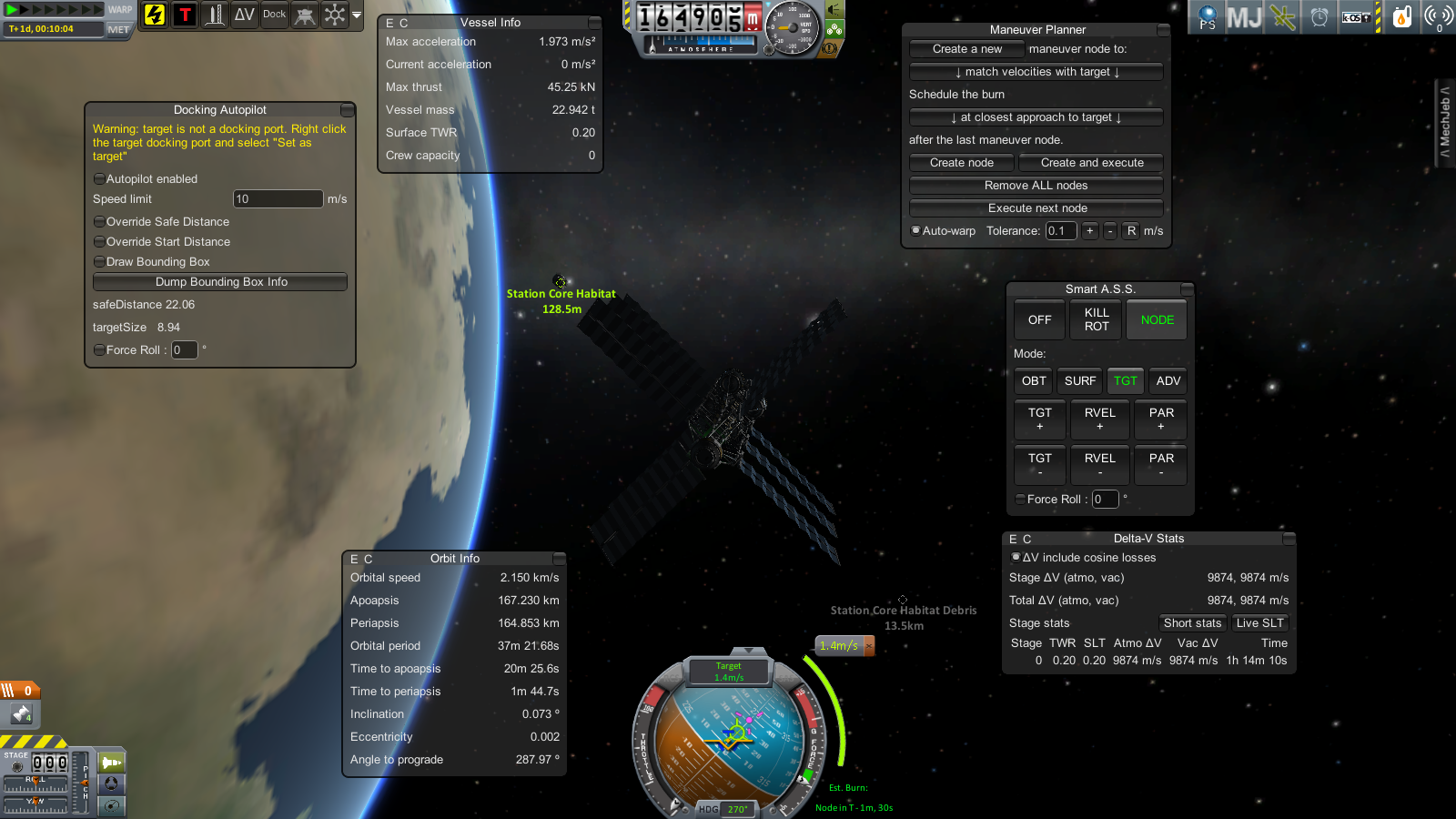This screenshot has height=819, width=1456.
Task: Choose Create and execute
Action: tap(1091, 163)
